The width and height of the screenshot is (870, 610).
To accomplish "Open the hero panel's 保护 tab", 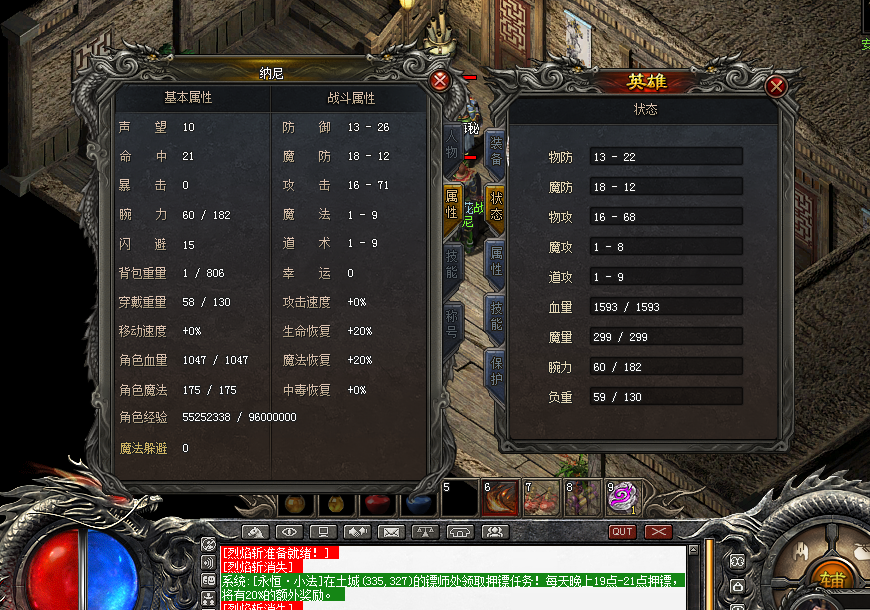I will point(496,368).
